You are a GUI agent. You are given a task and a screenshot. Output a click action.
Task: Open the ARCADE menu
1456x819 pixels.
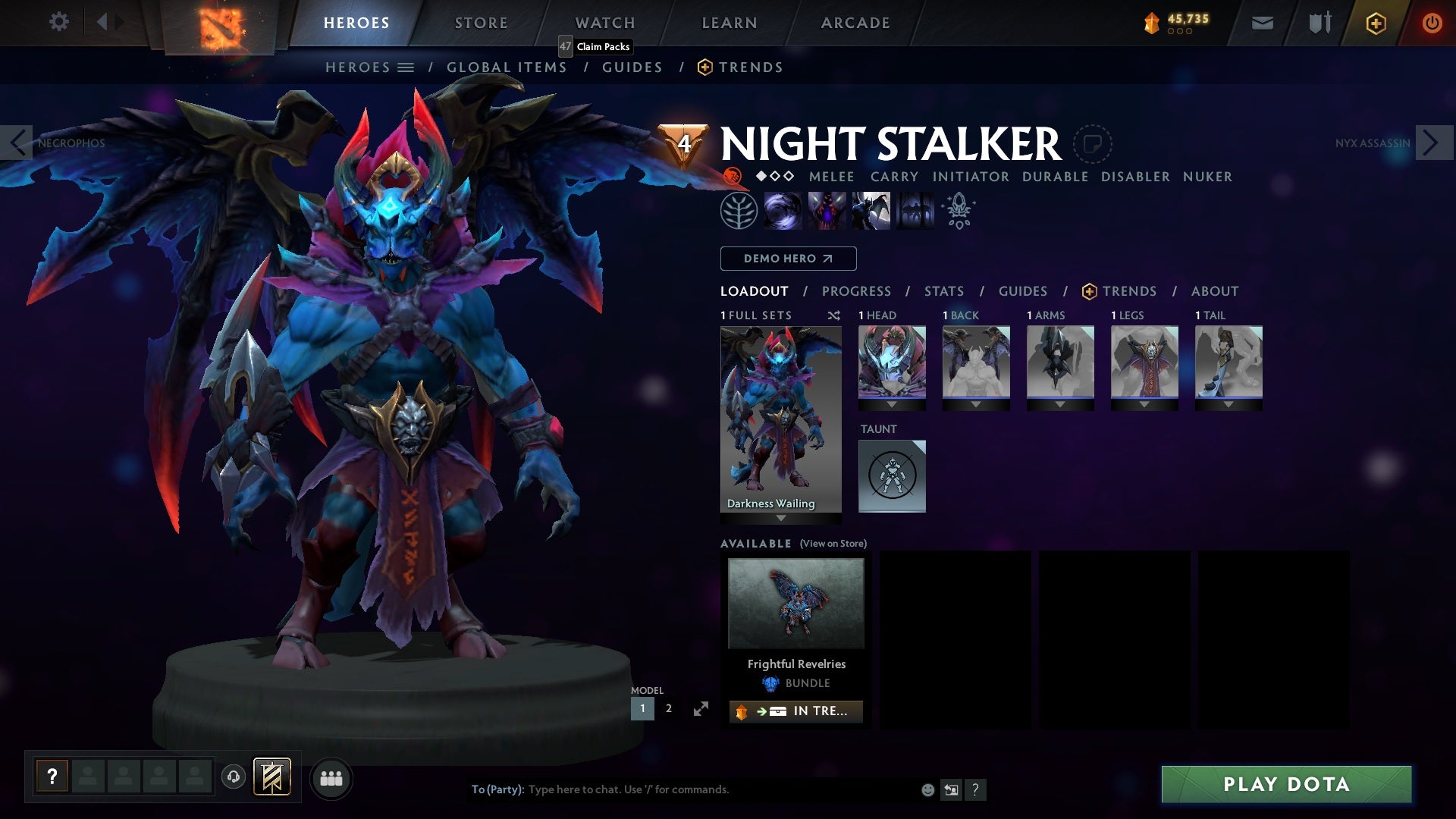(855, 22)
